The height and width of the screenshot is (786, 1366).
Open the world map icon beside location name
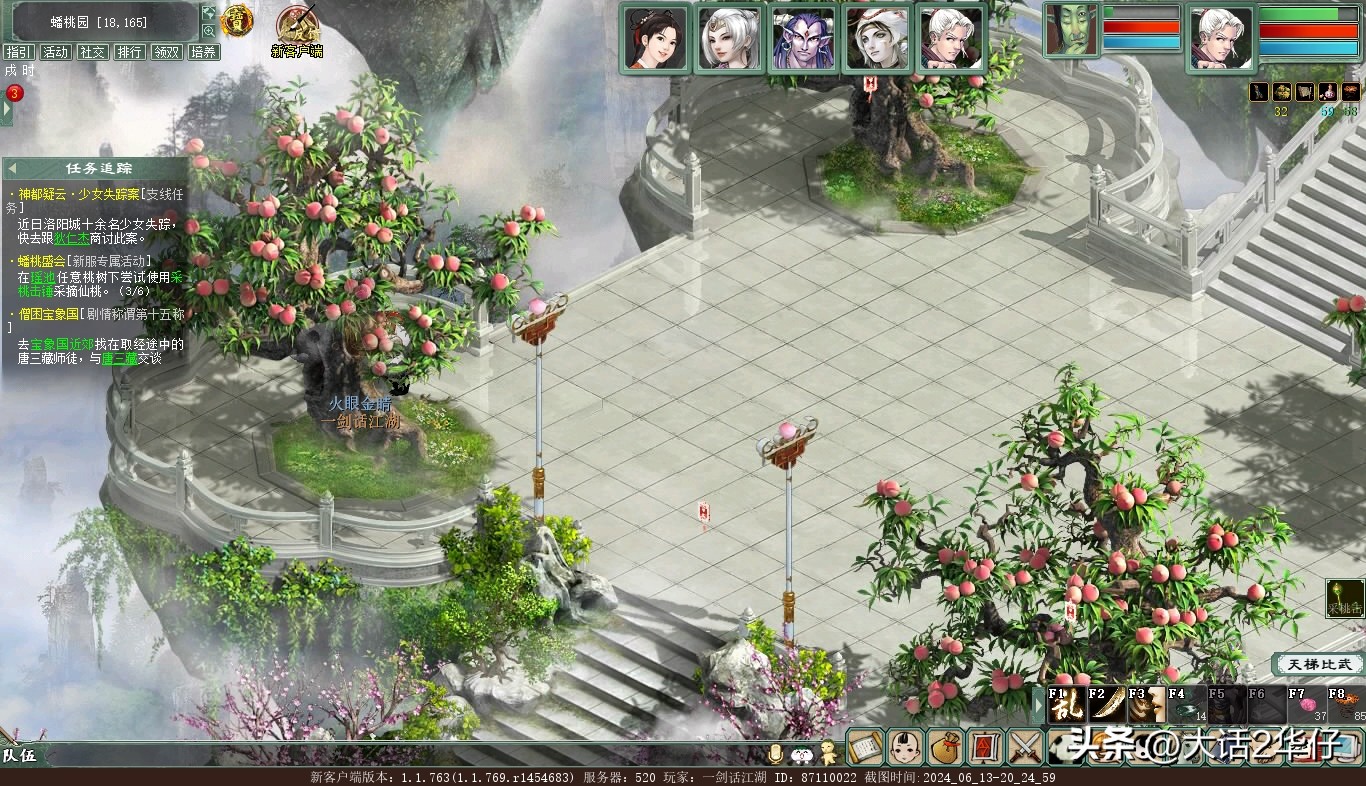[209, 13]
